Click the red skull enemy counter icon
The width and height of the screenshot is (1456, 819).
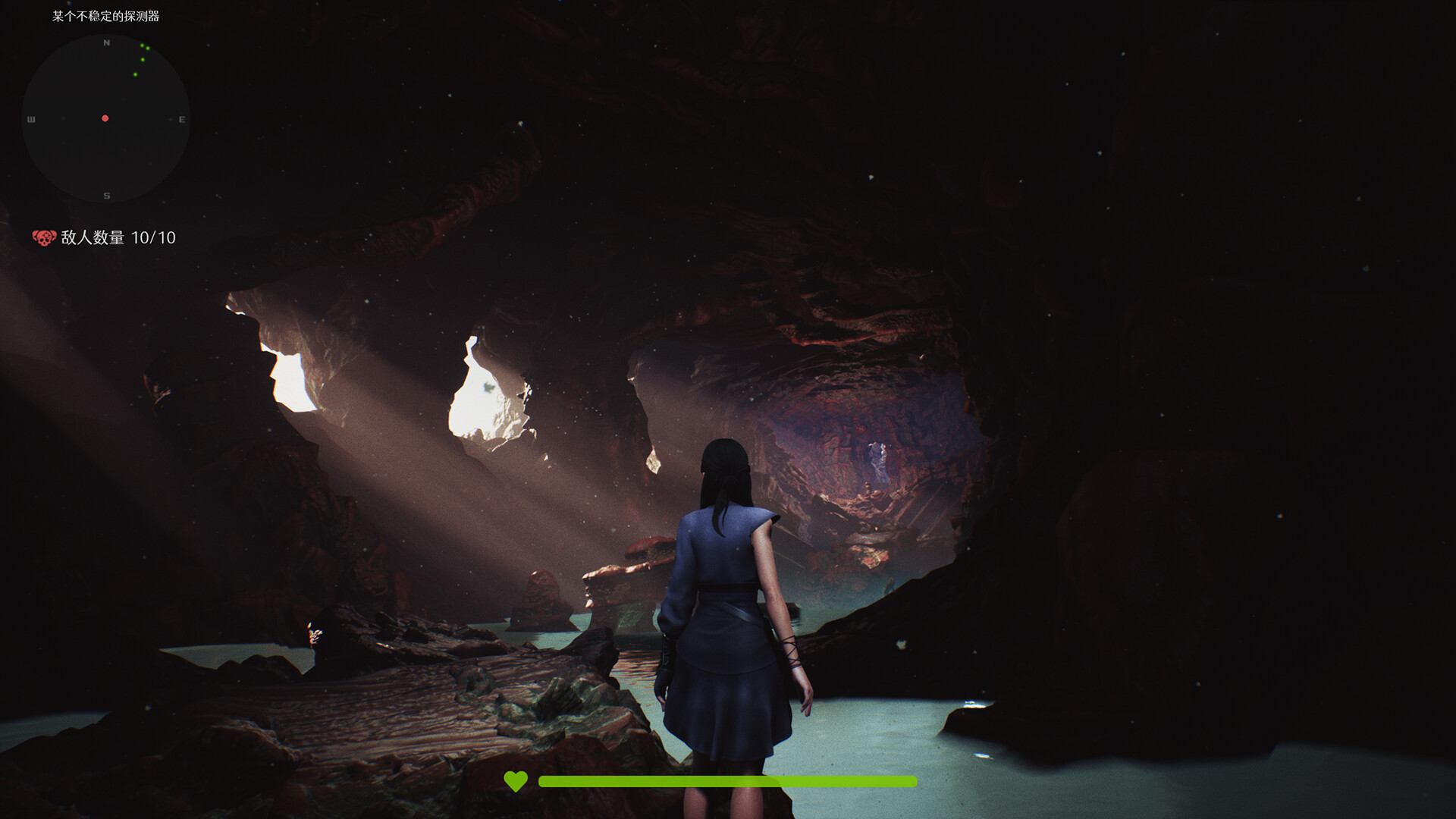[43, 238]
